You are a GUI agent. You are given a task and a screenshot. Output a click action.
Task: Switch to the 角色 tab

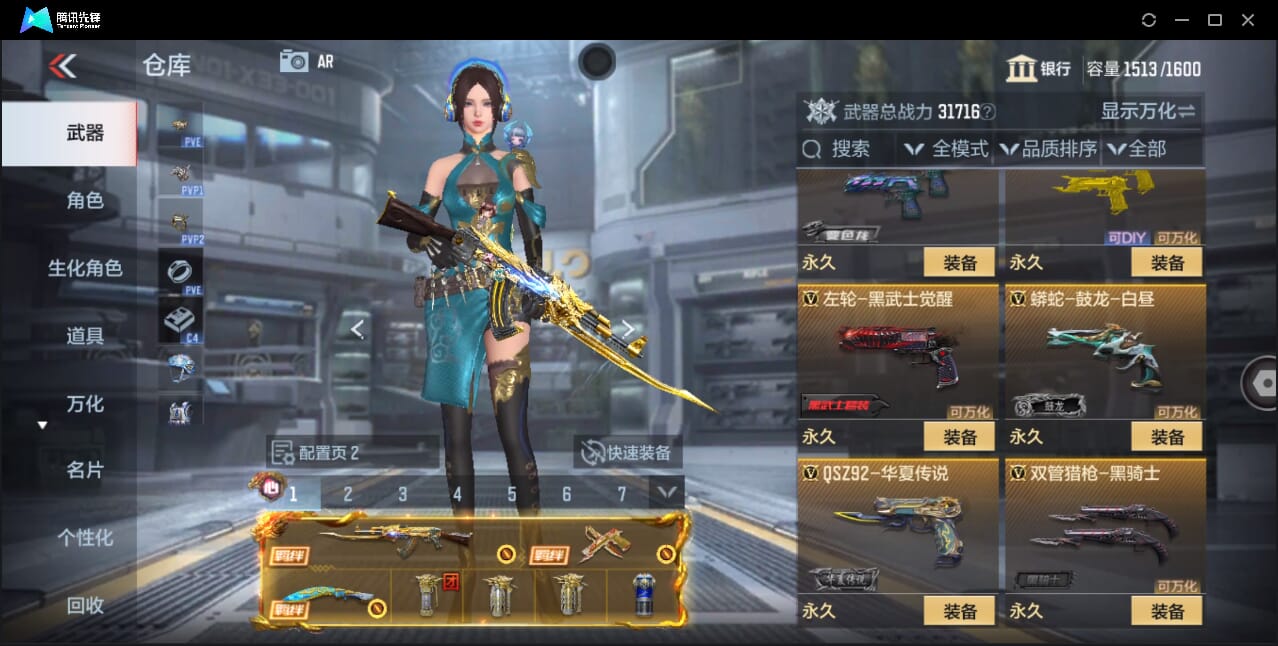click(x=85, y=200)
